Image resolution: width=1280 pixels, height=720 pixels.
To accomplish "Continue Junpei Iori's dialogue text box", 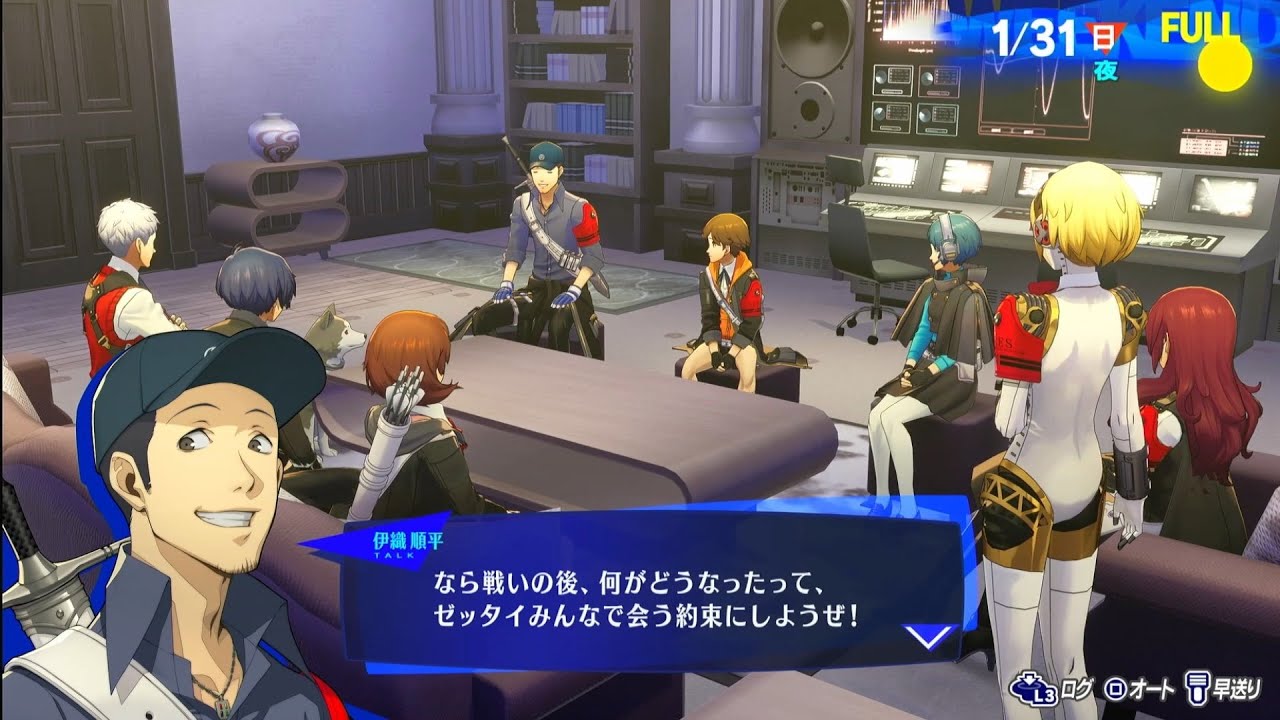I will coord(645,596).
